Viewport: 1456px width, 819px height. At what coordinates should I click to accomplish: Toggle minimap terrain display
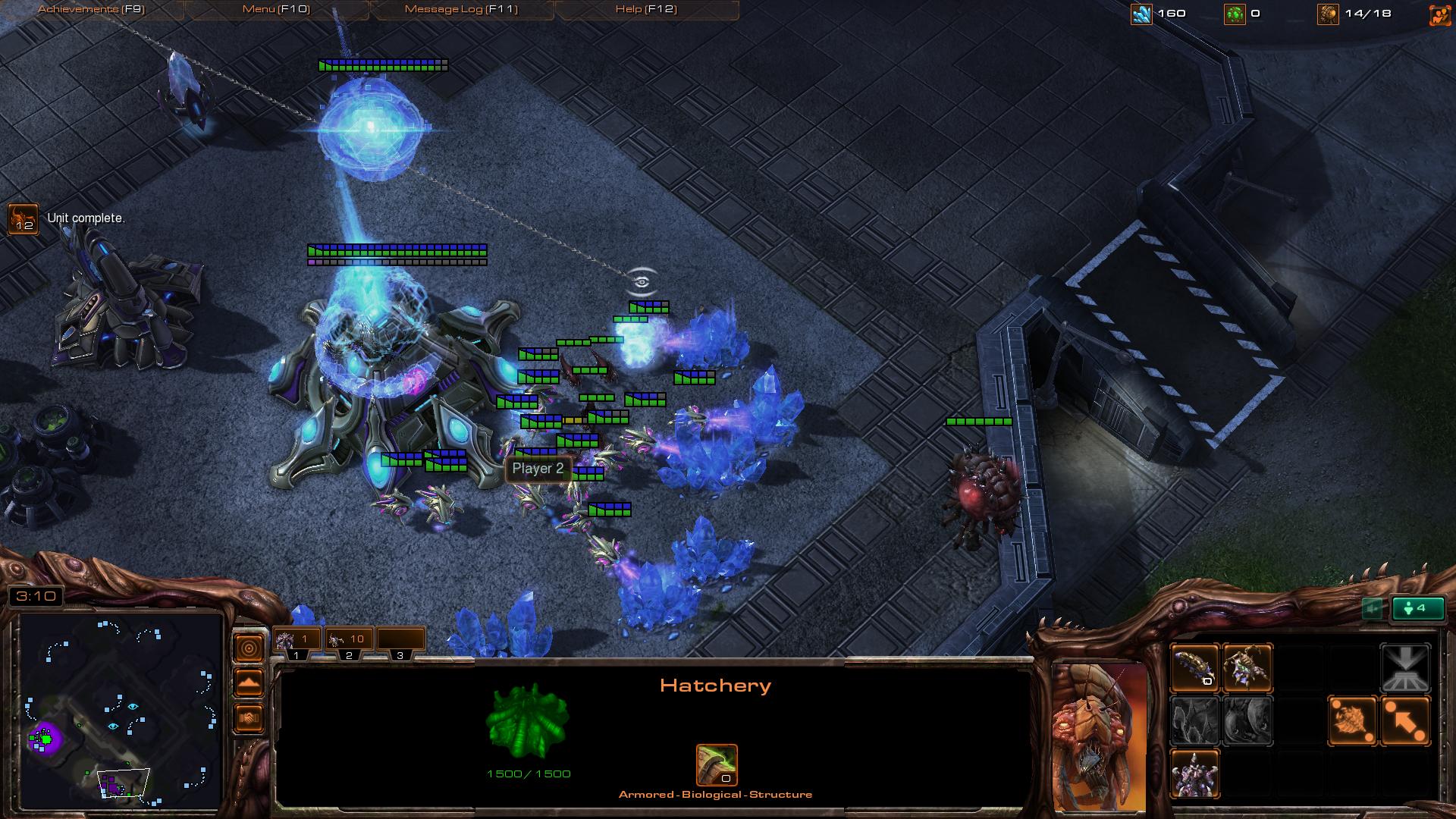[x=249, y=683]
